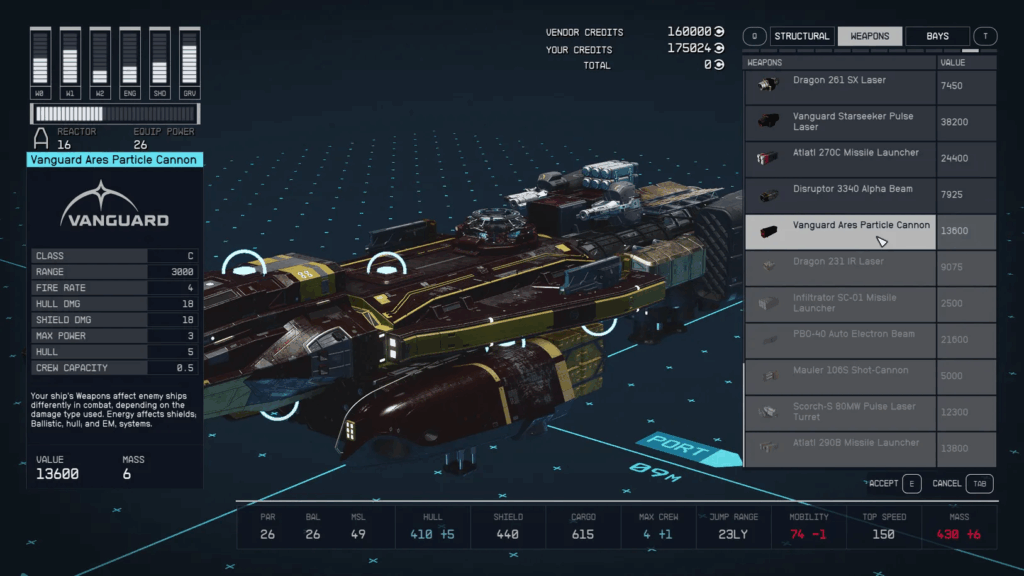The width and height of the screenshot is (1024, 576).
Task: Select Scorch-S 80MW Pulse Laser Turret
Action: tap(840, 412)
